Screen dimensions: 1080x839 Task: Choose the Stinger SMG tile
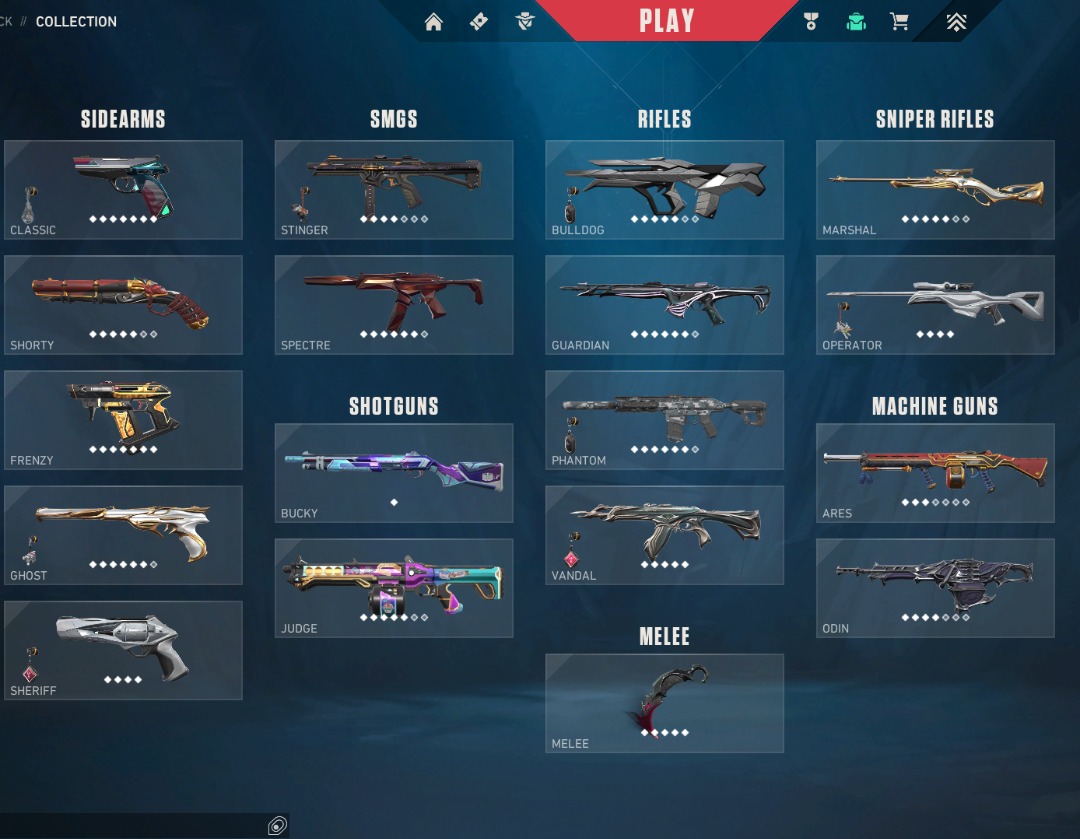point(394,190)
